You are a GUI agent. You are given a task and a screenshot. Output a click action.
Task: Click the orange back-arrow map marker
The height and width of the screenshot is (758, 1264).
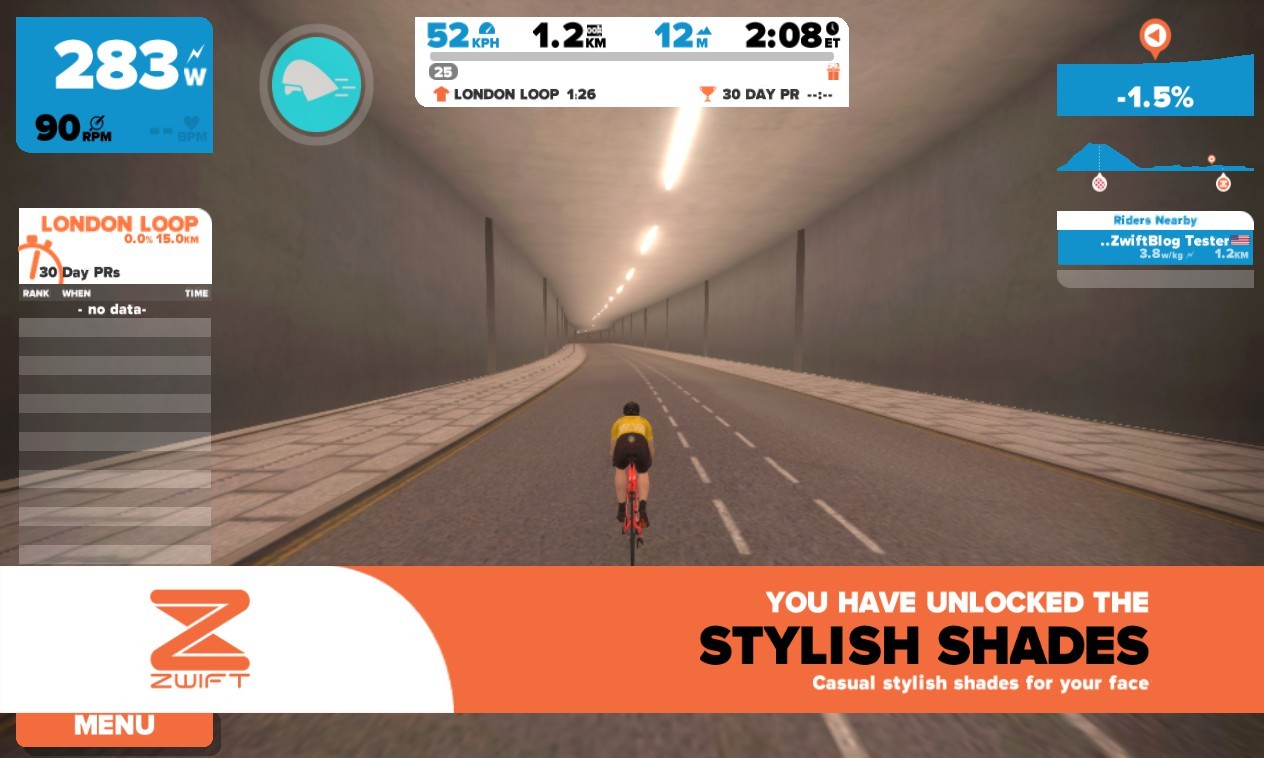1154,37
